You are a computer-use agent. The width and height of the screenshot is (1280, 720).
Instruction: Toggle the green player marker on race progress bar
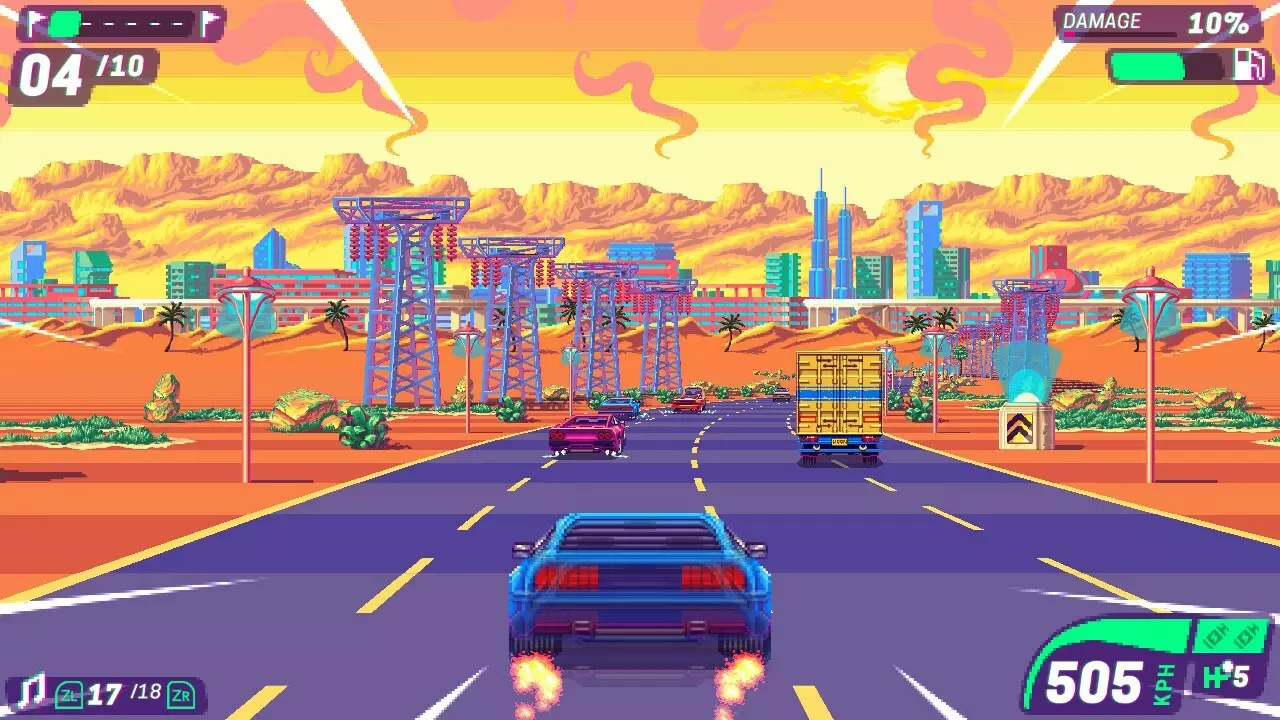[x=64, y=24]
